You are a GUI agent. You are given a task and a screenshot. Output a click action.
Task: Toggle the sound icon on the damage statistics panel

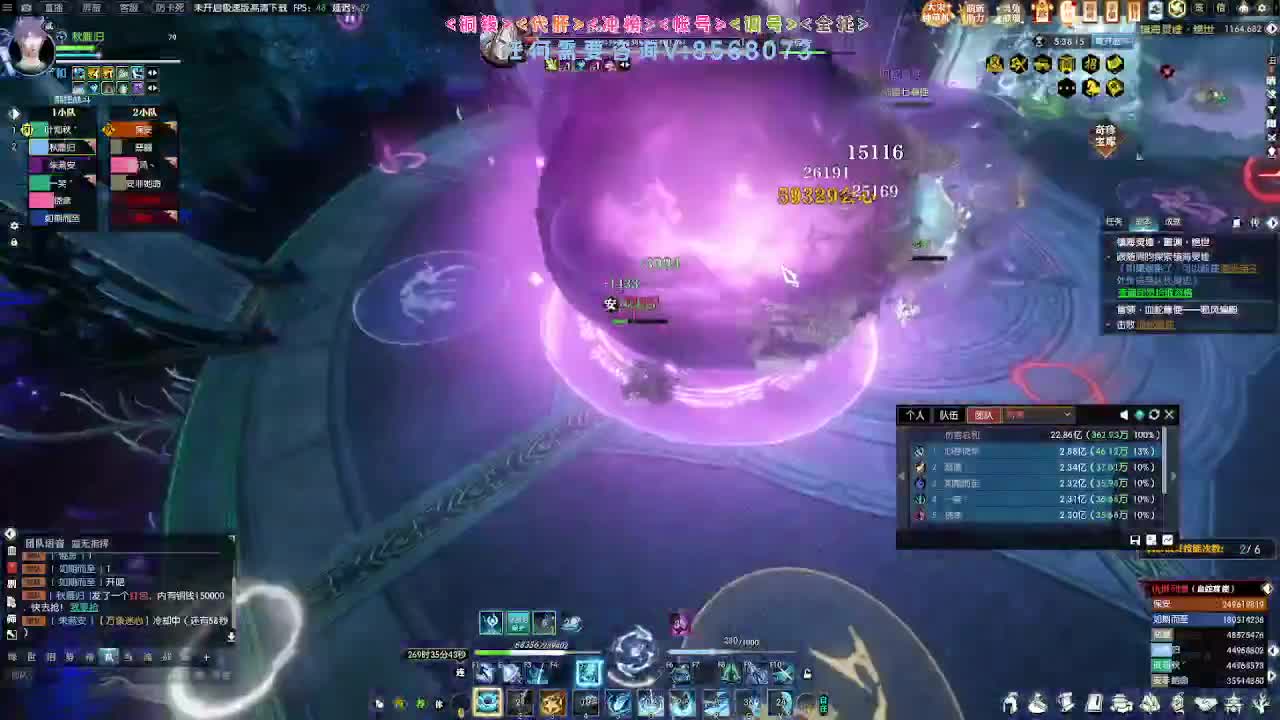pyautogui.click(x=1122, y=414)
